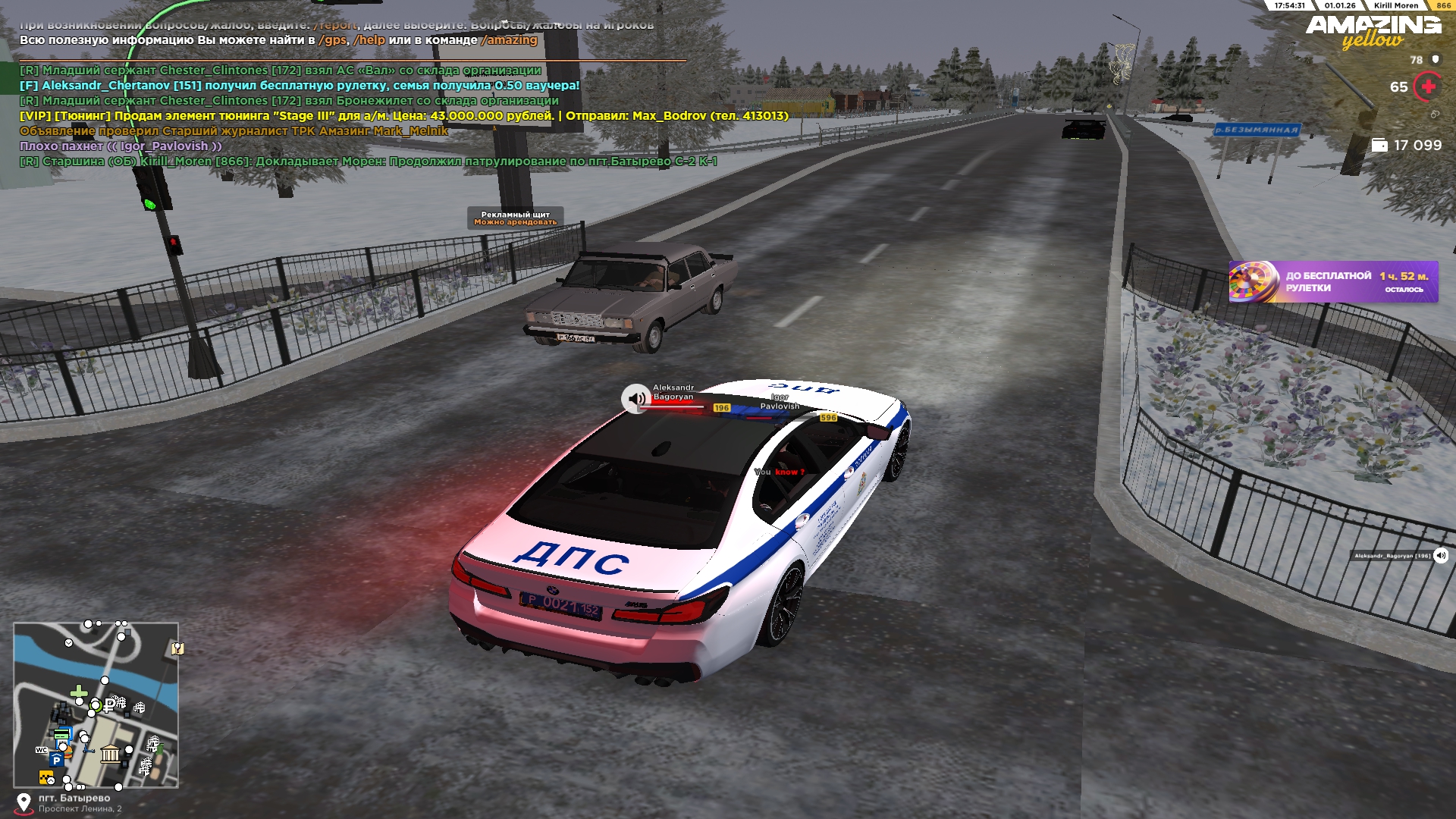Image resolution: width=1456 pixels, height=819 pixels.
Task: Click the government building marker on minimap
Action: 110,753
